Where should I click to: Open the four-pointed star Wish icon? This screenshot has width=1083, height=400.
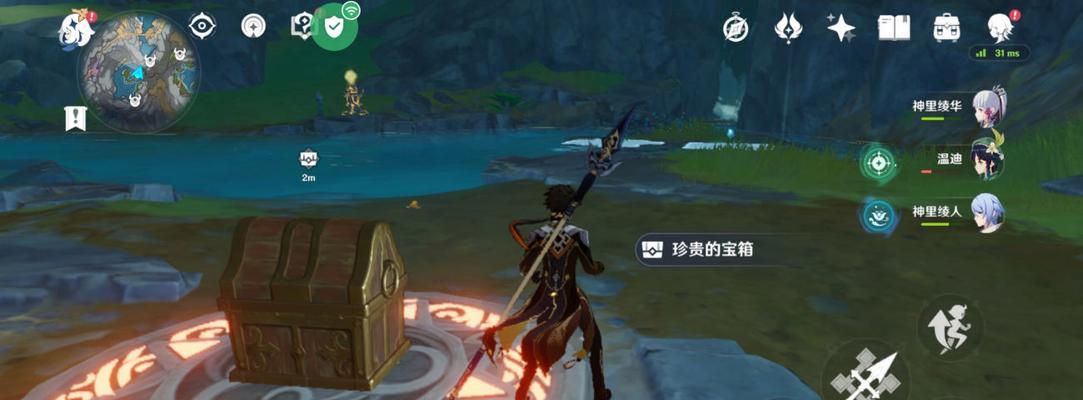tap(841, 28)
